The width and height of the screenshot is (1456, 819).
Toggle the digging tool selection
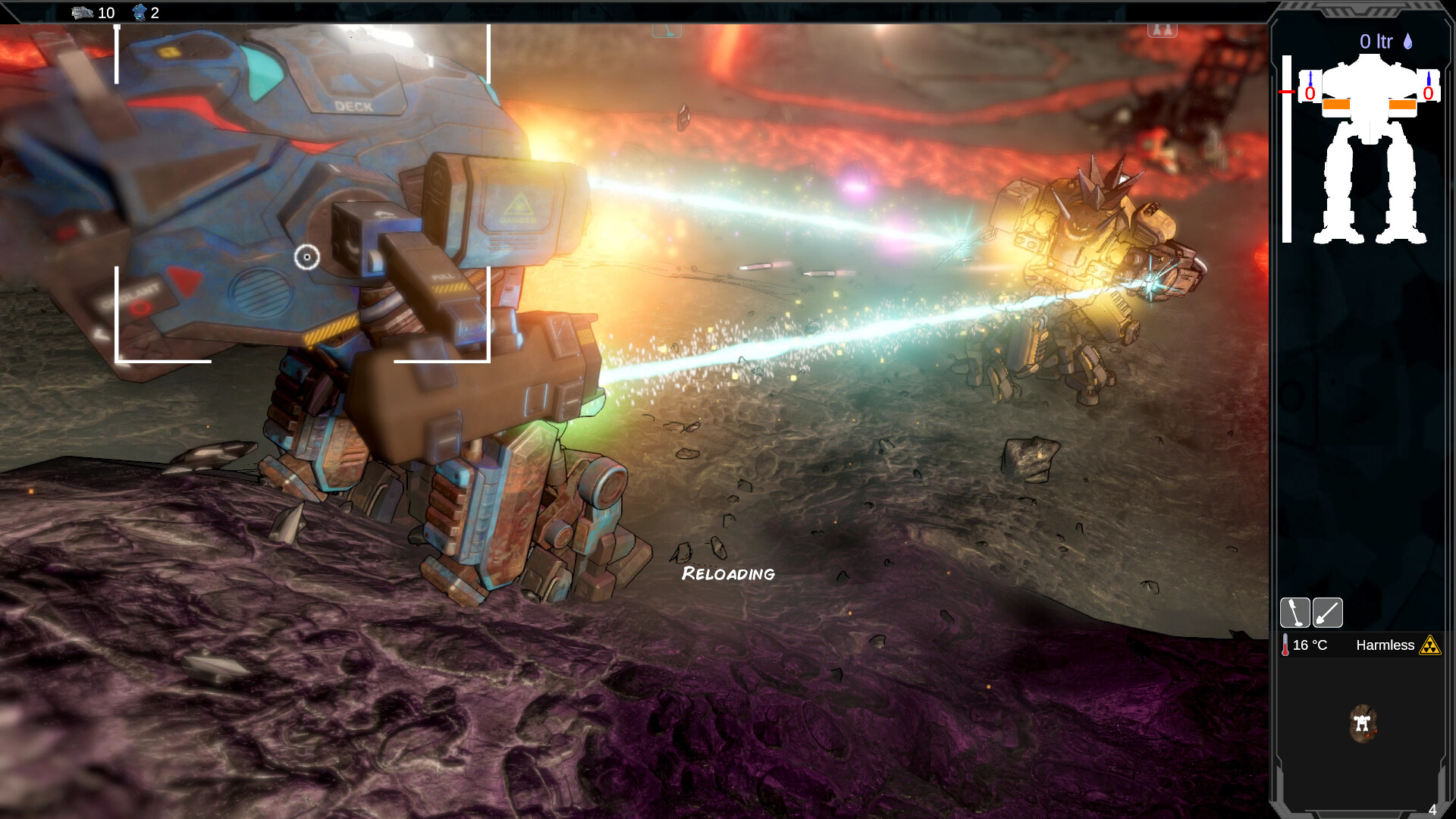click(1328, 613)
